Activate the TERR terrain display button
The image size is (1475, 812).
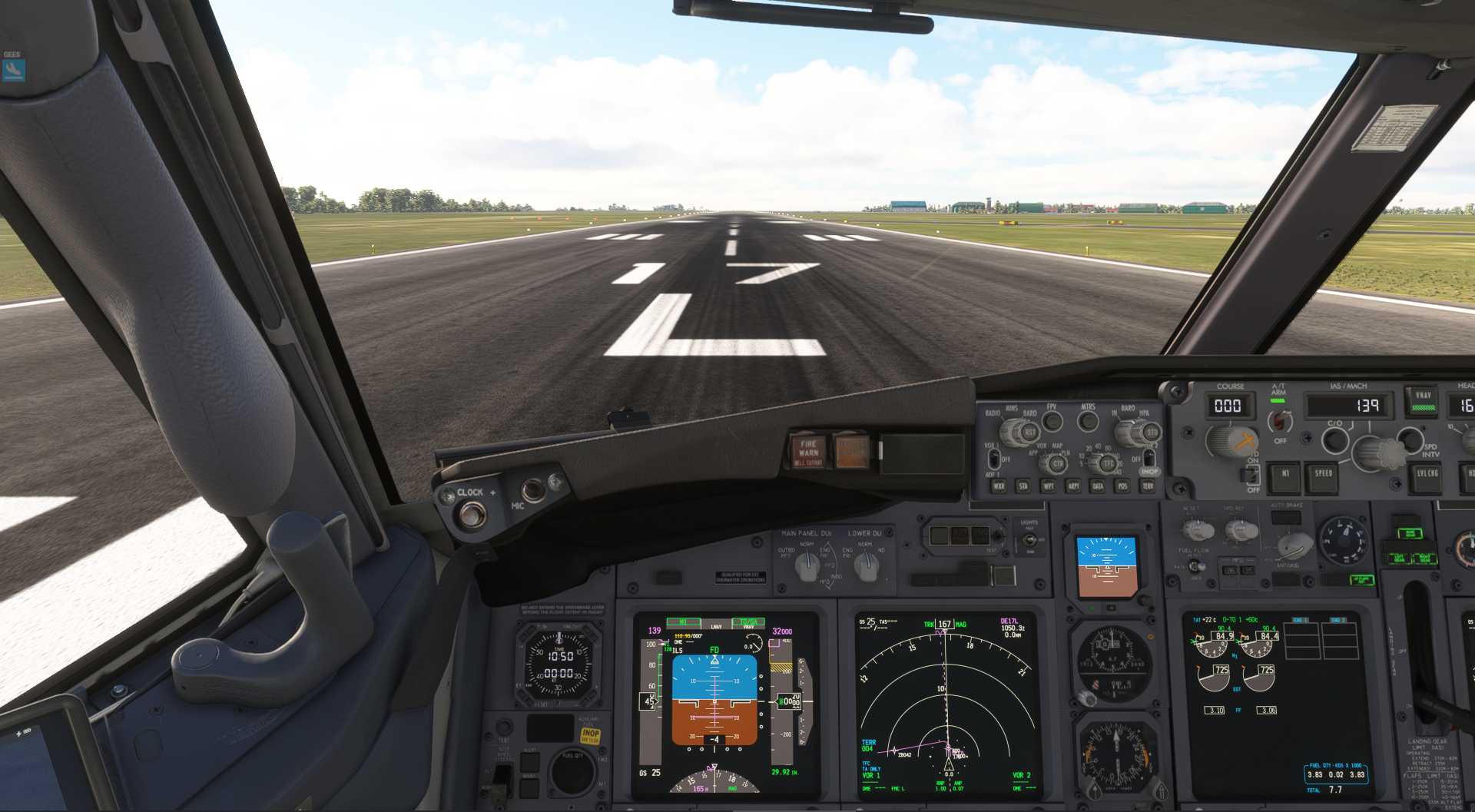tap(1148, 486)
